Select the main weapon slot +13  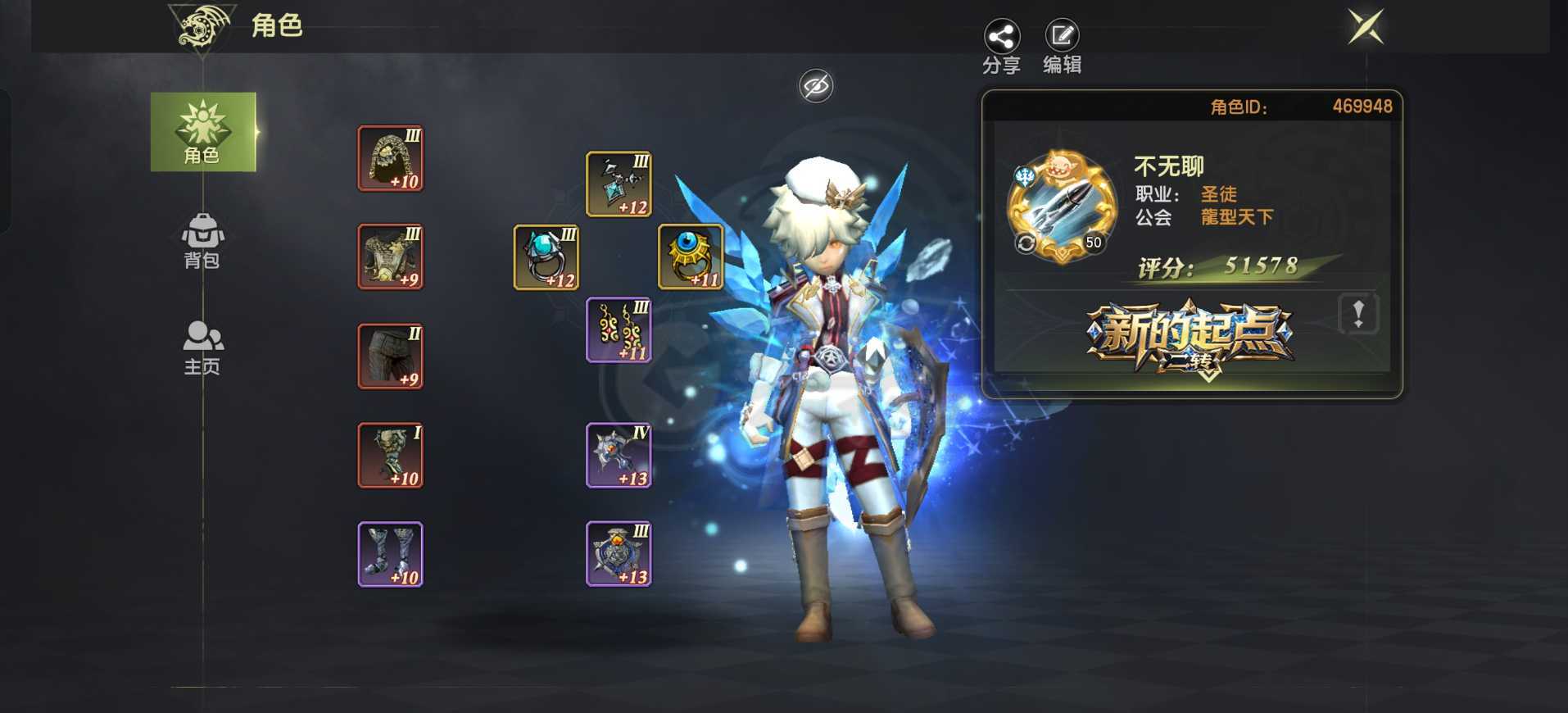(619, 456)
